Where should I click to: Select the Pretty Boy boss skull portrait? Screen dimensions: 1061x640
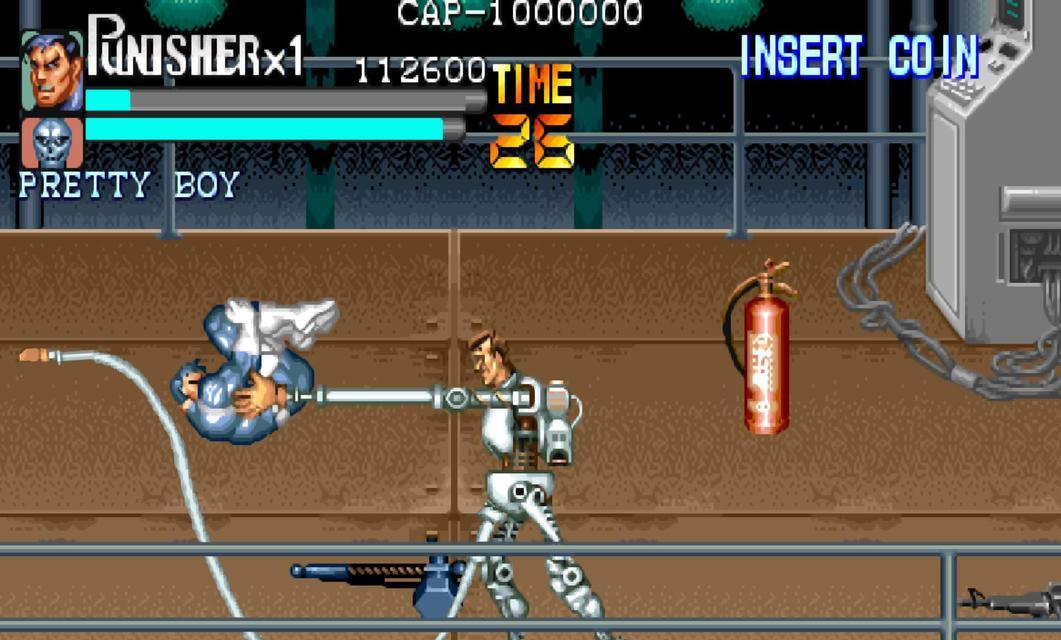pyautogui.click(x=52, y=142)
